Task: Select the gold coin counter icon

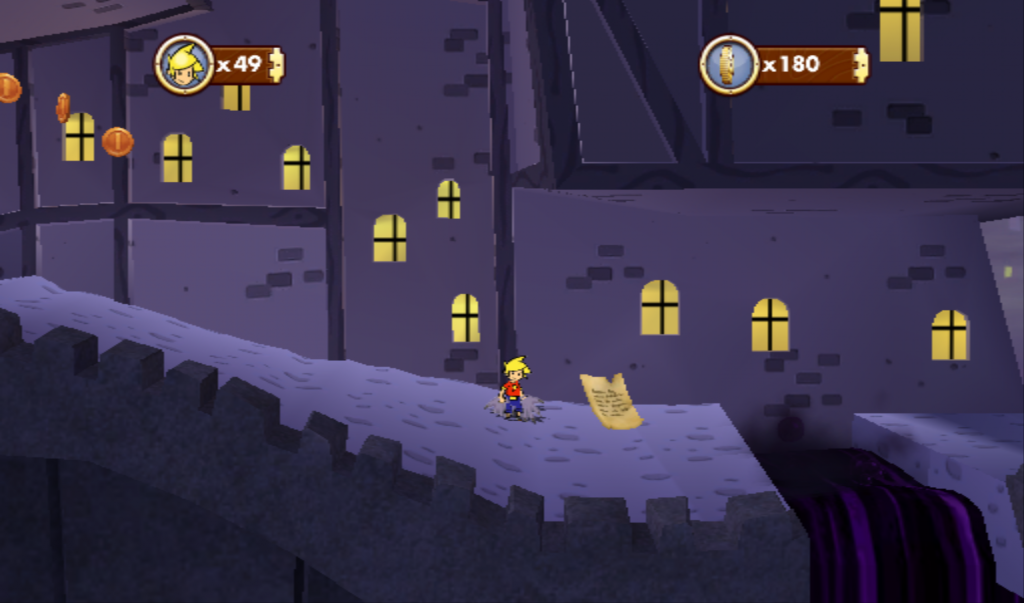Action: pyautogui.click(x=729, y=65)
